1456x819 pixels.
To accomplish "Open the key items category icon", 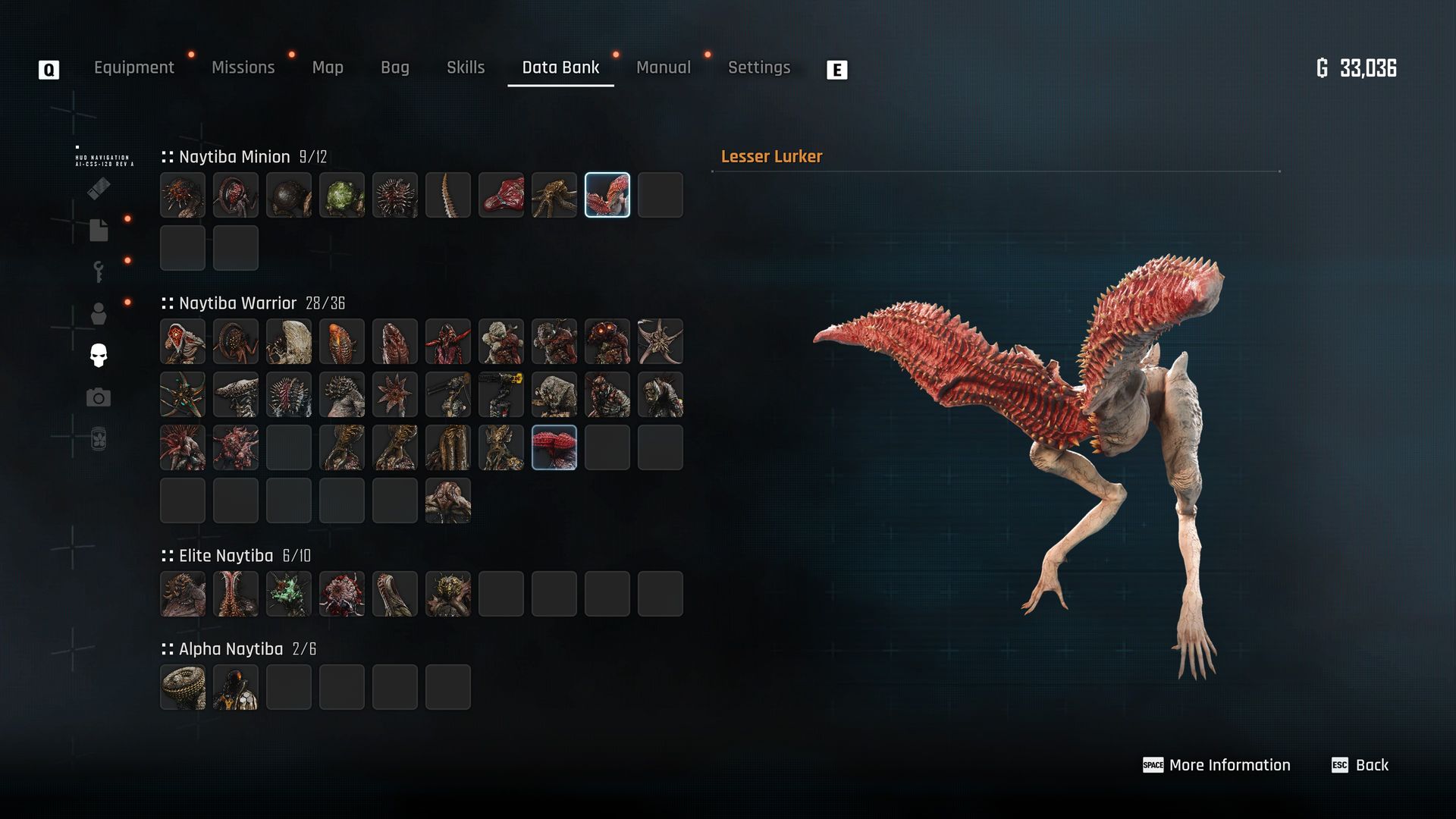I will (99, 271).
